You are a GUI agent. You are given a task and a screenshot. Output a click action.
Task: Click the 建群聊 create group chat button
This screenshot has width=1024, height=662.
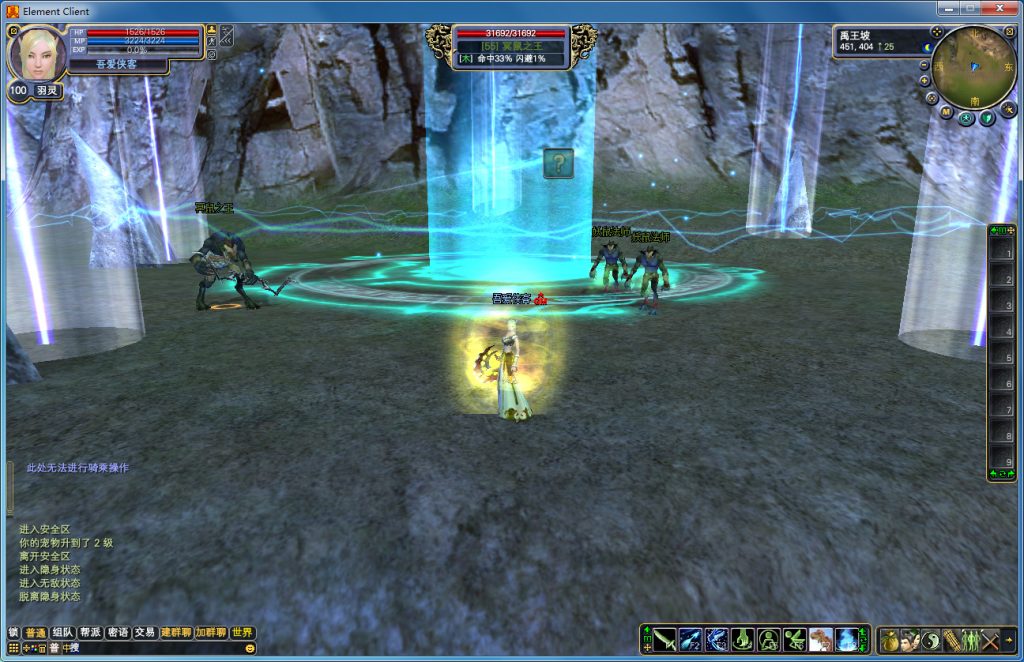pos(176,632)
